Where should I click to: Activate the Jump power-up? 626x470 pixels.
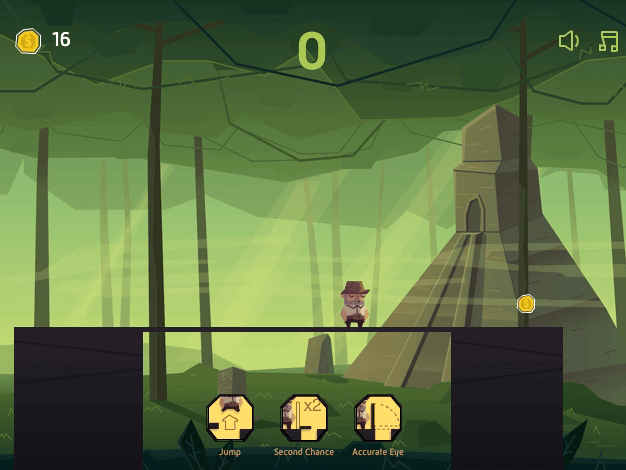pyautogui.click(x=230, y=418)
